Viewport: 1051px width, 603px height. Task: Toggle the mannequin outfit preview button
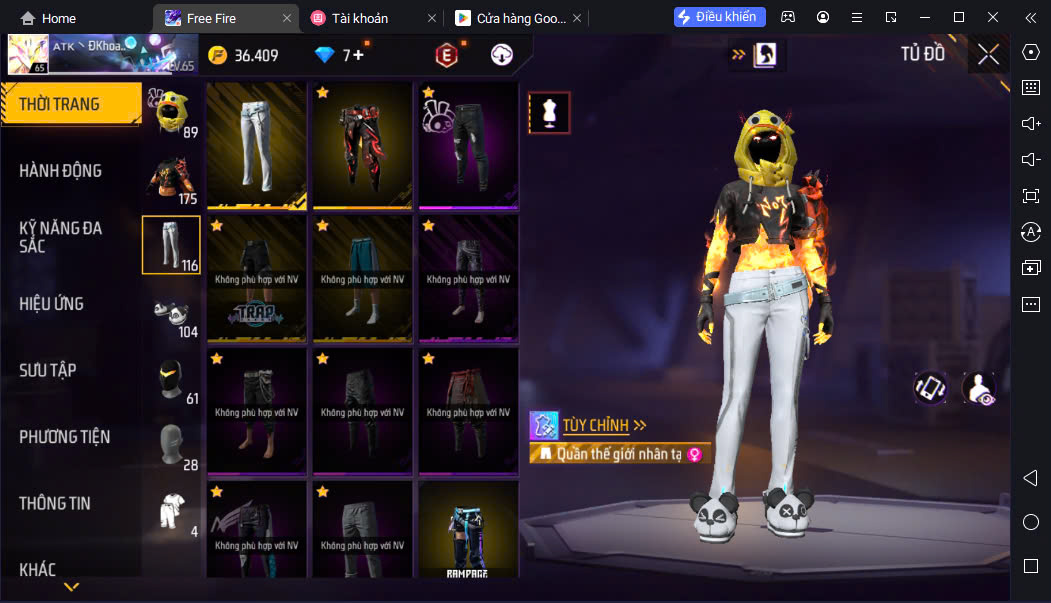click(549, 113)
